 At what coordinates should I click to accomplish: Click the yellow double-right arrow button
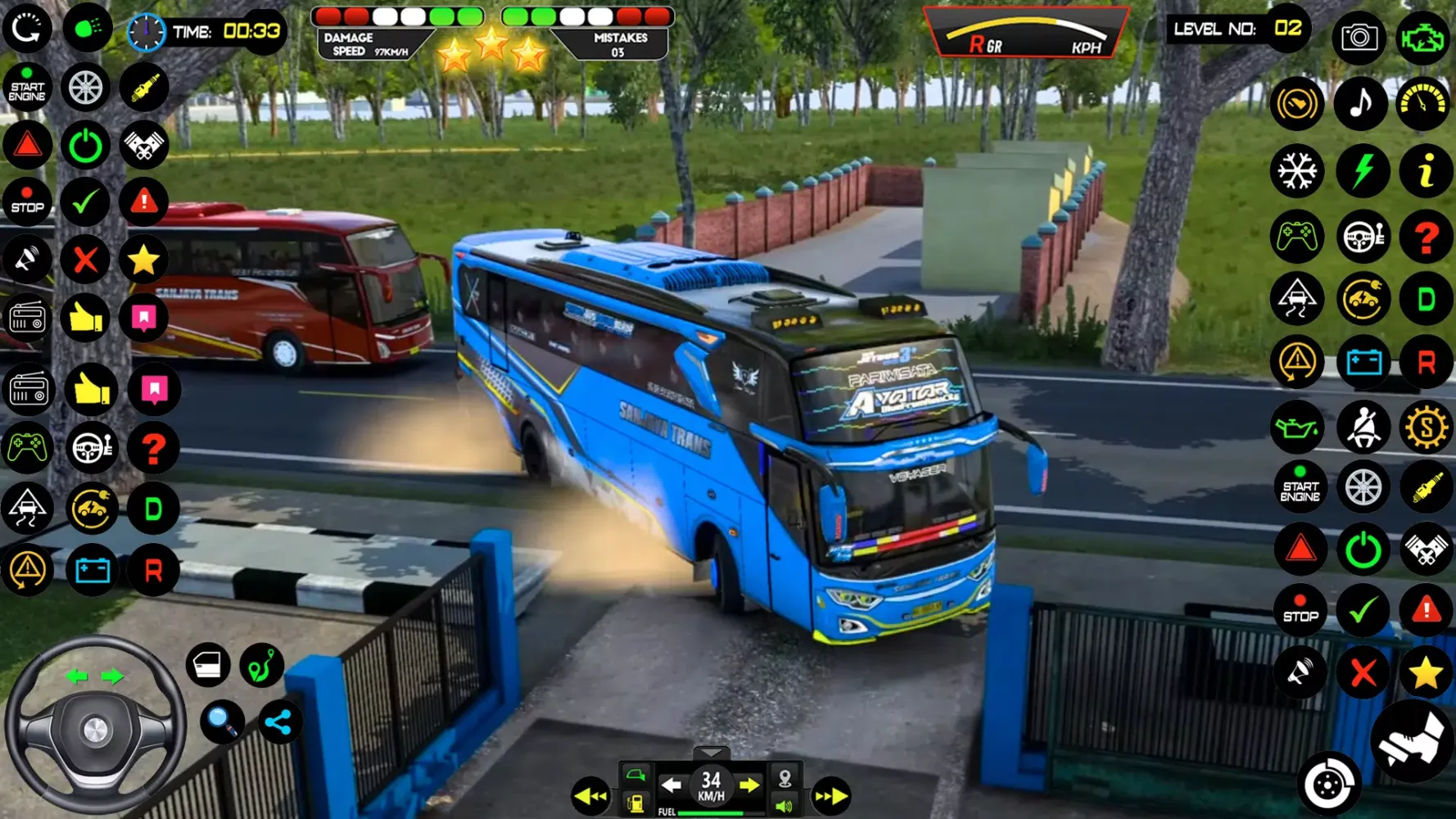coord(830,796)
